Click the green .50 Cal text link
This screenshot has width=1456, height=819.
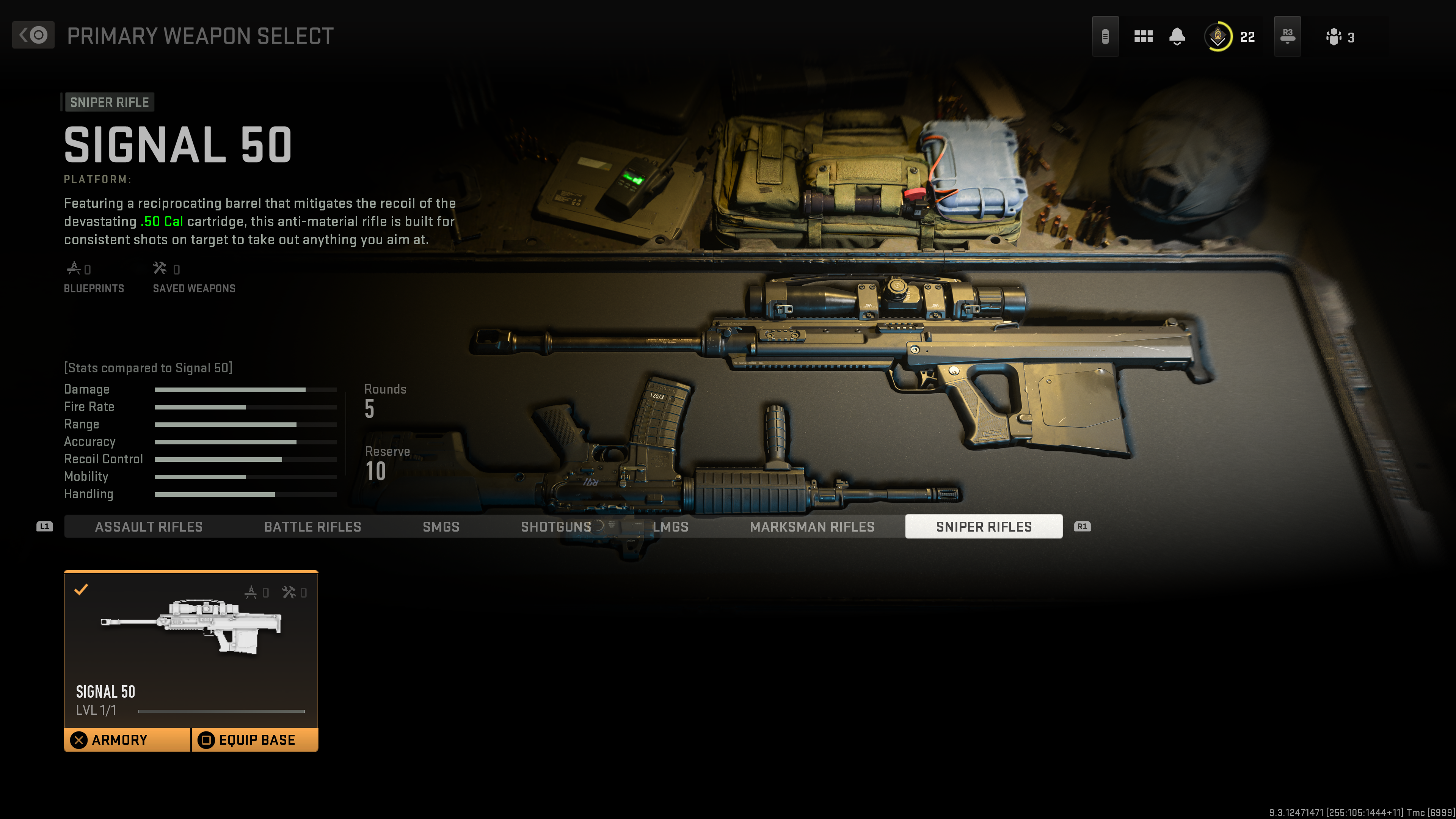point(161,221)
